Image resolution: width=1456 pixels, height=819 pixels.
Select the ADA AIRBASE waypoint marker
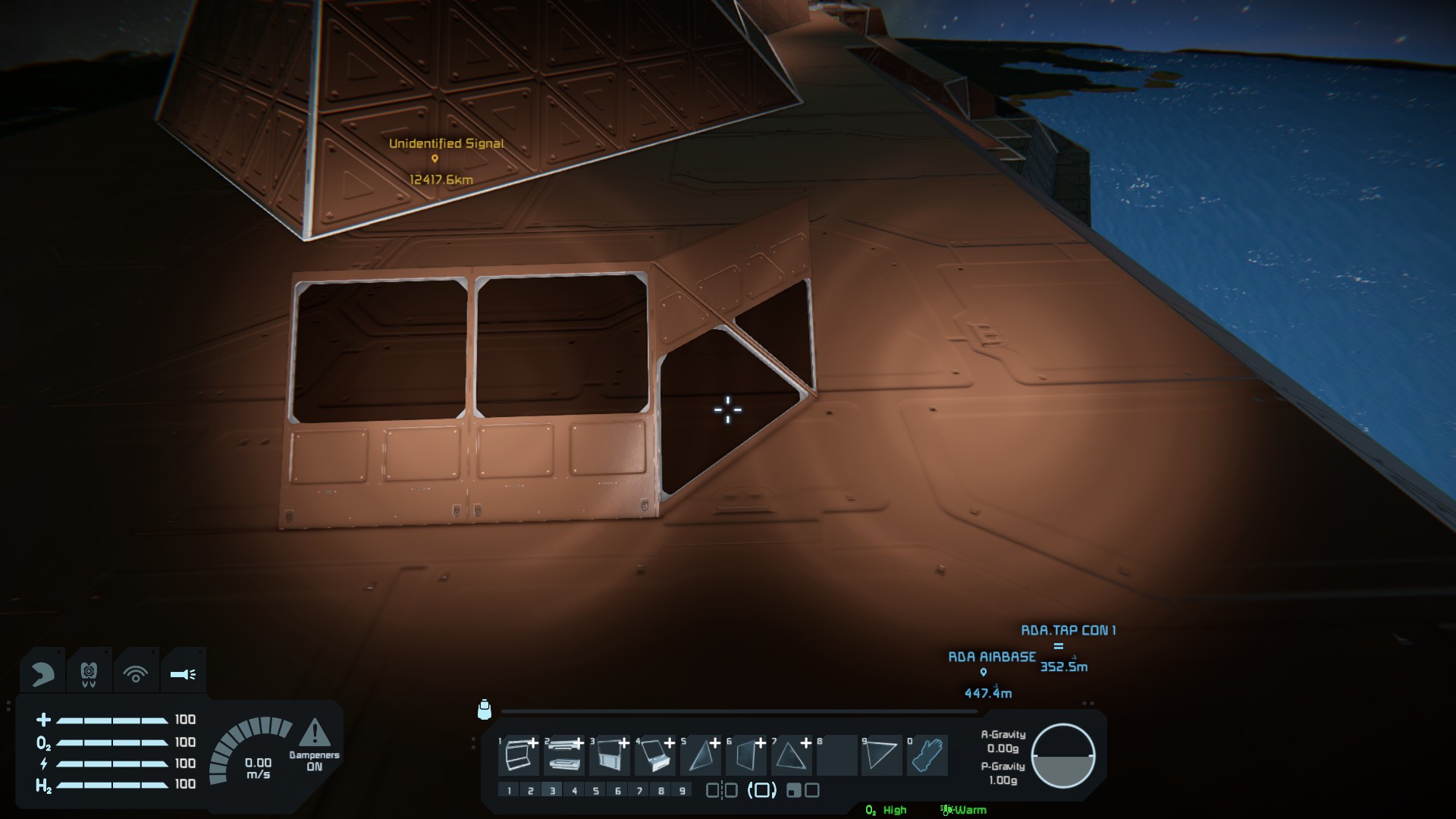(x=984, y=672)
